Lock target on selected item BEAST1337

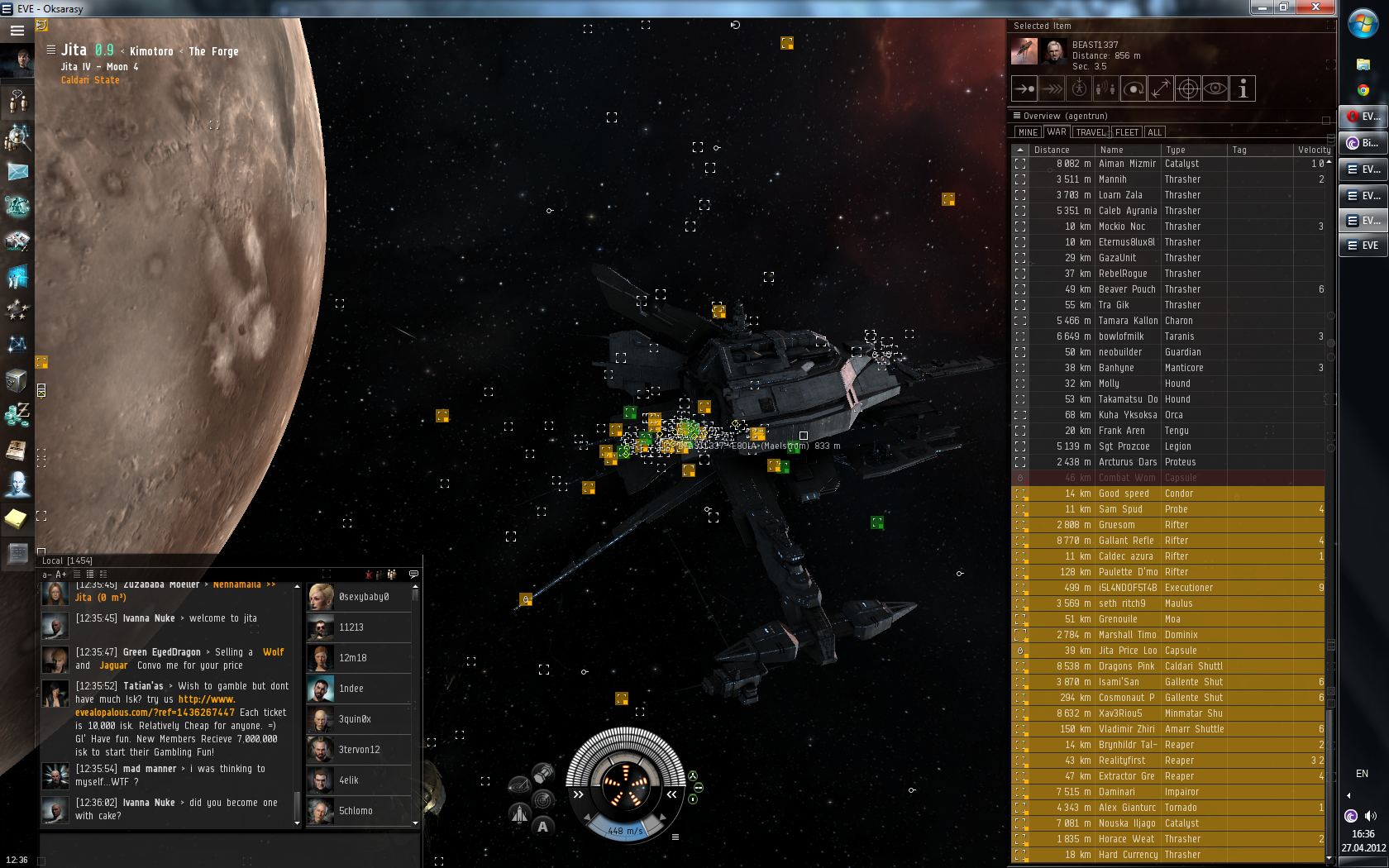pyautogui.click(x=1188, y=88)
